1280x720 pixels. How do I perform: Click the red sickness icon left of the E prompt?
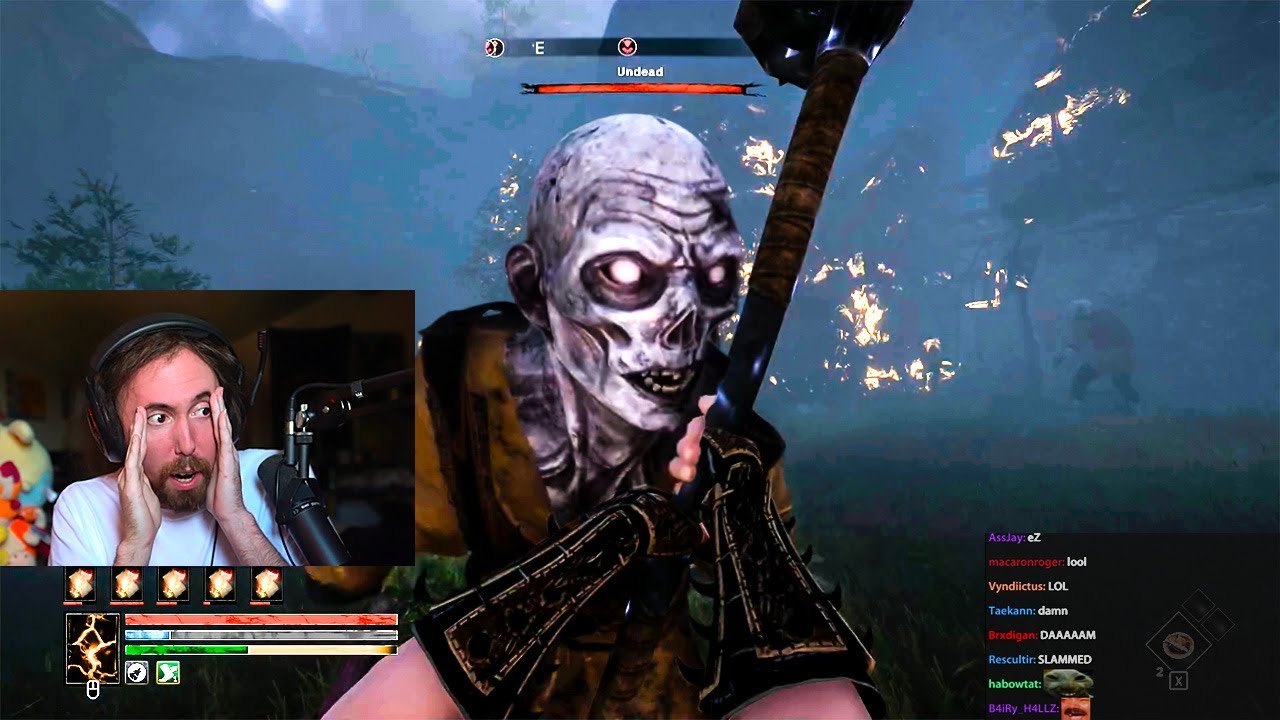492,45
